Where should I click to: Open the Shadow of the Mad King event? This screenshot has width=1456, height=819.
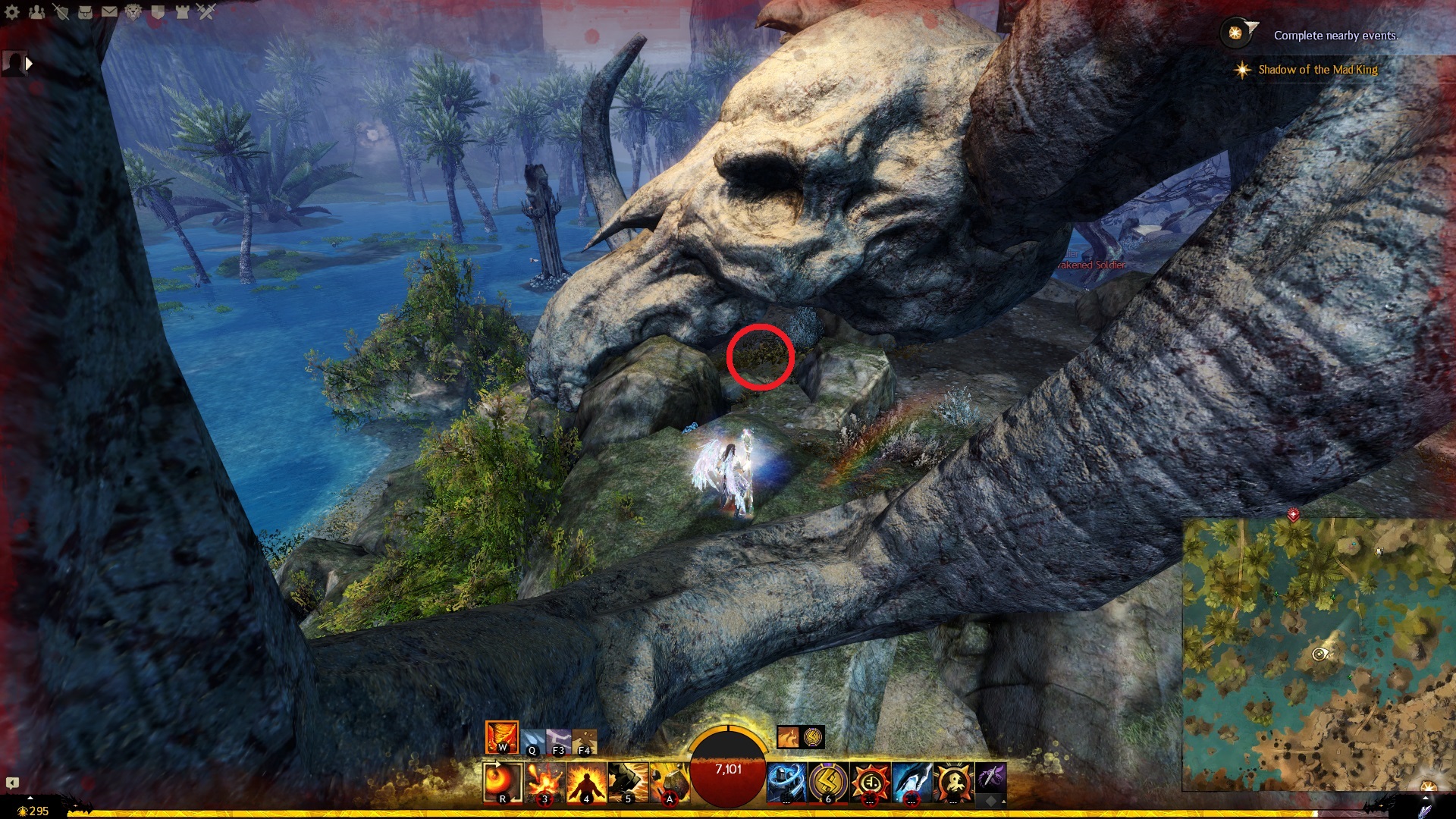pos(1317,70)
